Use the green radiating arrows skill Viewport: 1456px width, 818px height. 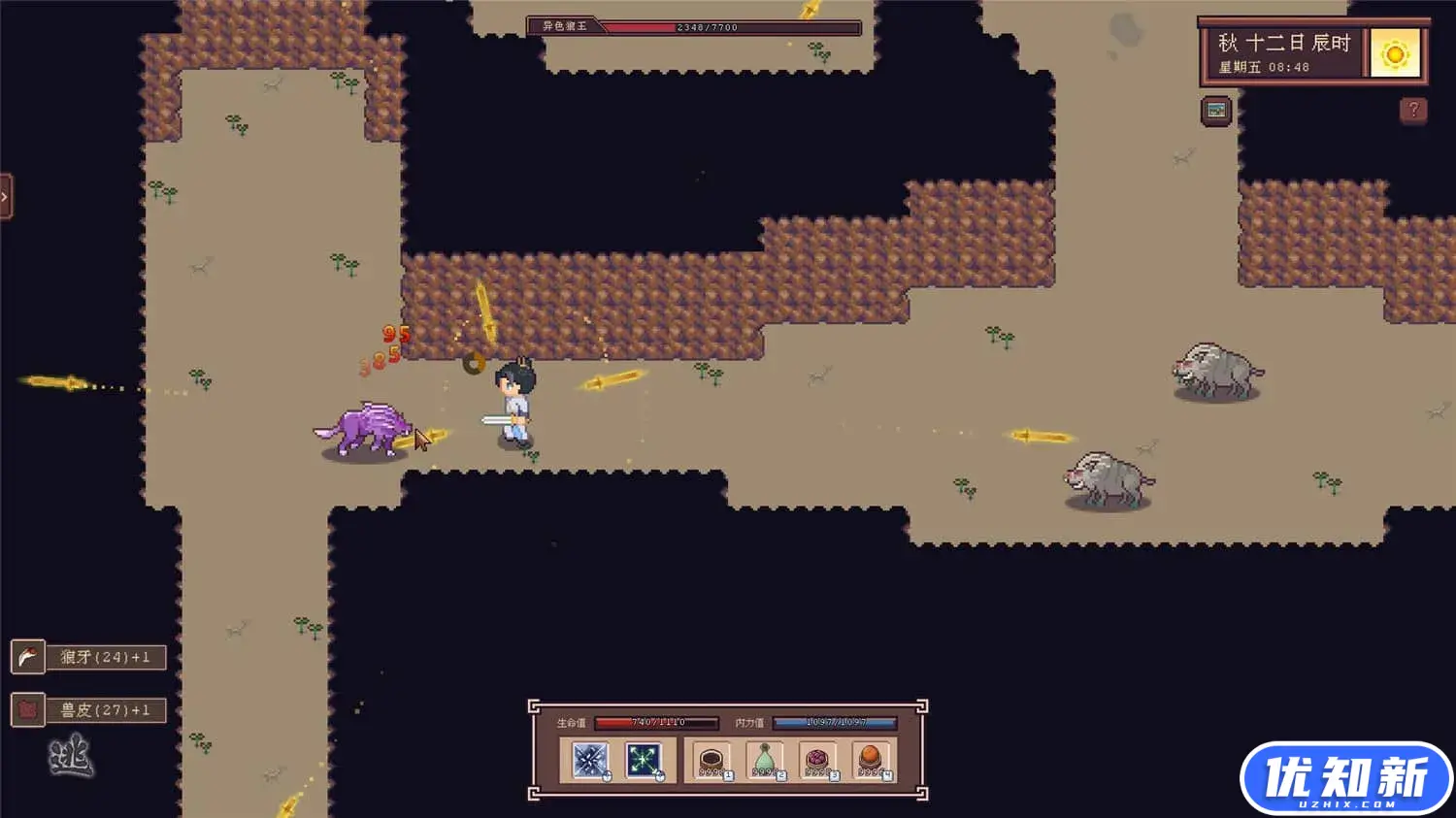pos(643,760)
